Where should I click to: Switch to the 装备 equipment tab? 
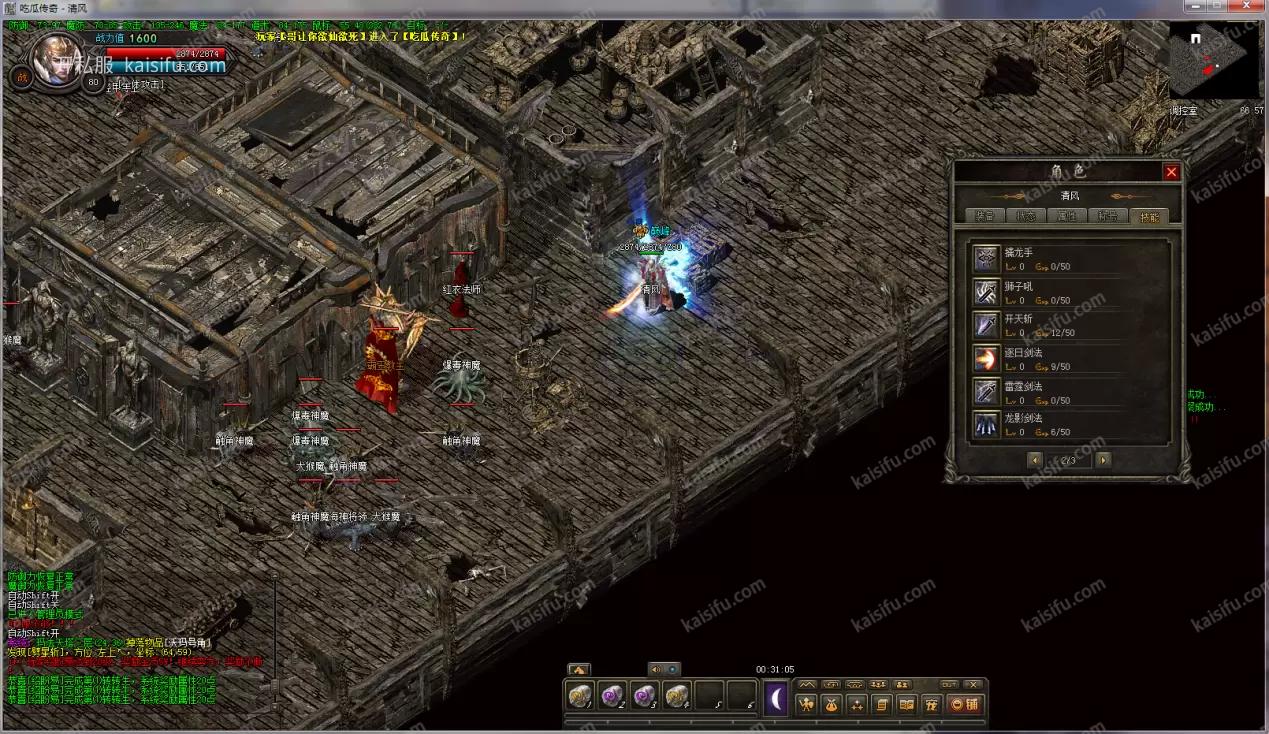point(985,216)
